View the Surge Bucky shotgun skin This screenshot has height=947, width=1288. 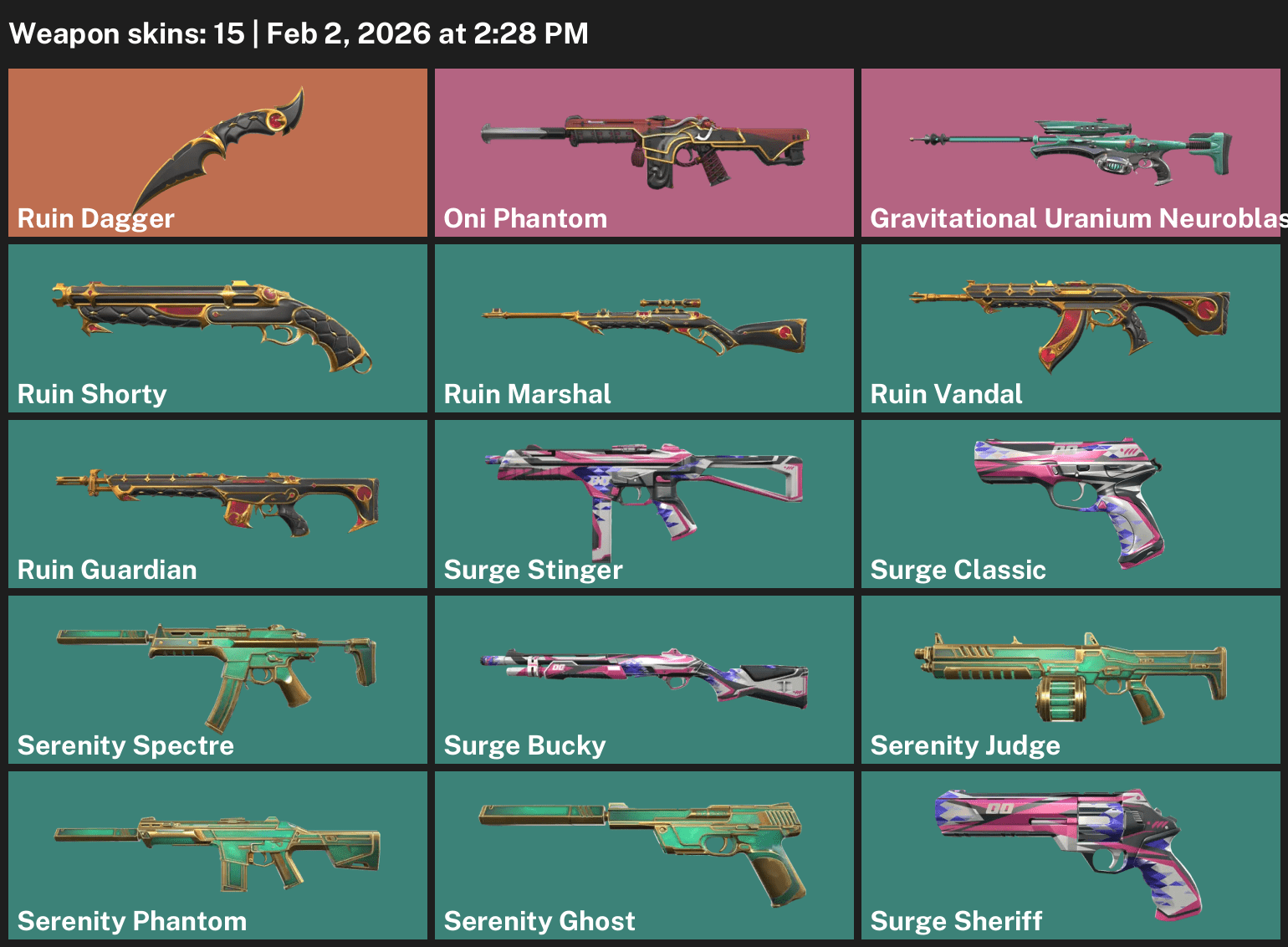[x=644, y=678]
